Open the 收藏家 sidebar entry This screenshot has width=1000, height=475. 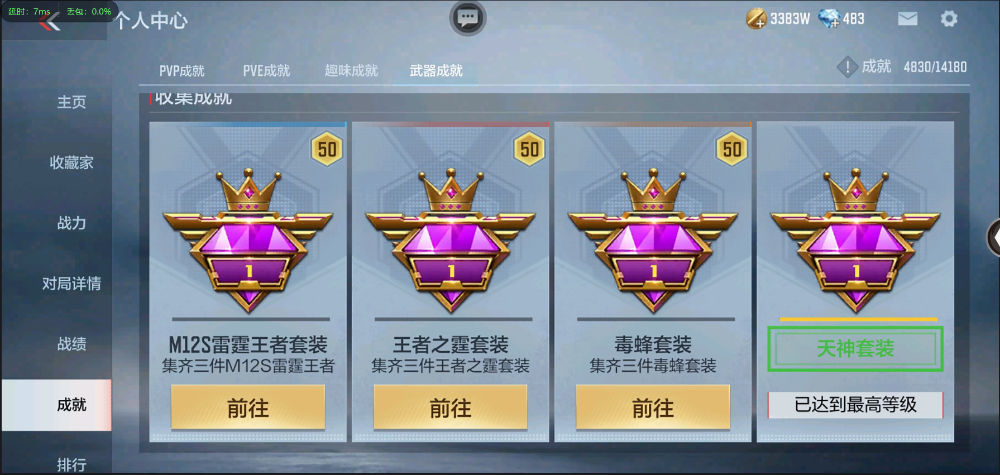(x=71, y=162)
